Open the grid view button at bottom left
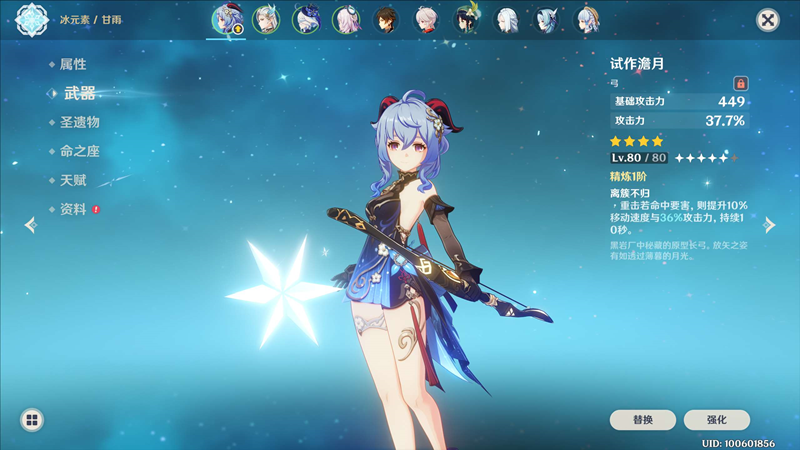Image resolution: width=800 pixels, height=450 pixels. pyautogui.click(x=31, y=420)
